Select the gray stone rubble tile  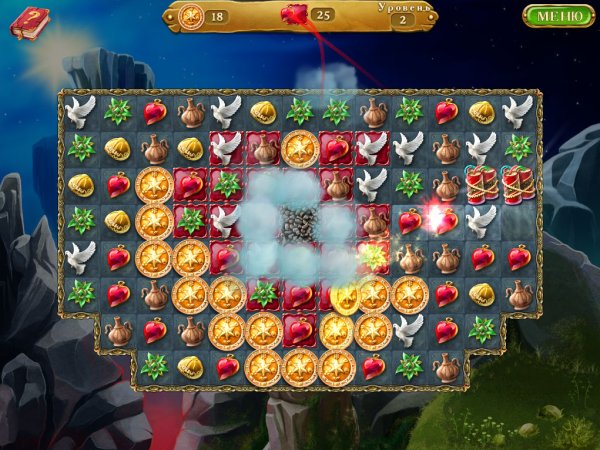(298, 221)
